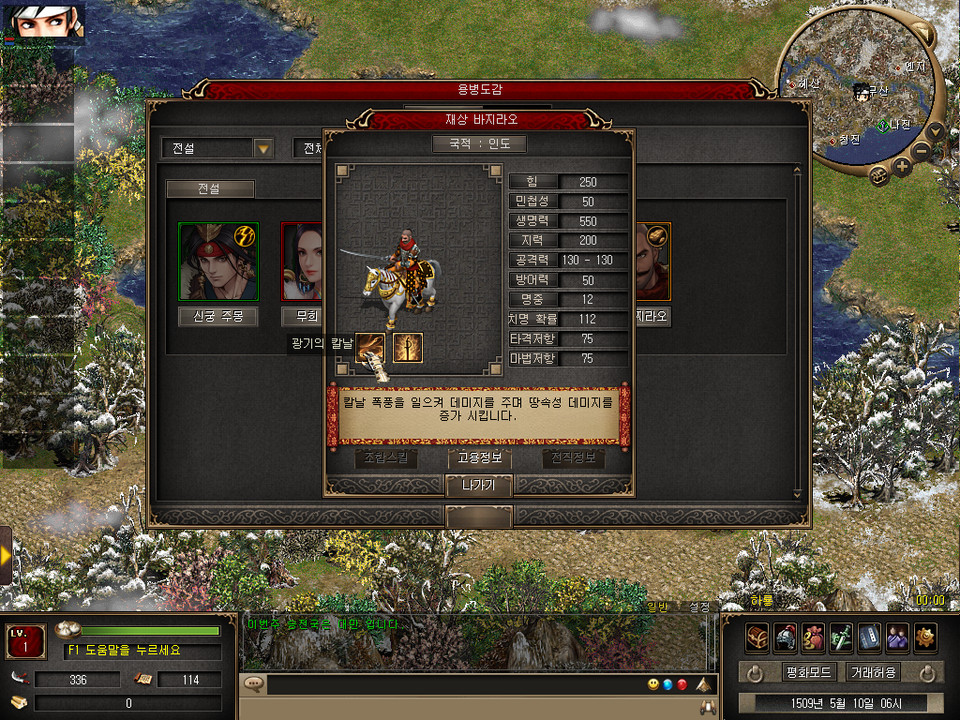Toggle the 거래허용 trade allow button
This screenshot has height=720, width=960.
point(873,672)
